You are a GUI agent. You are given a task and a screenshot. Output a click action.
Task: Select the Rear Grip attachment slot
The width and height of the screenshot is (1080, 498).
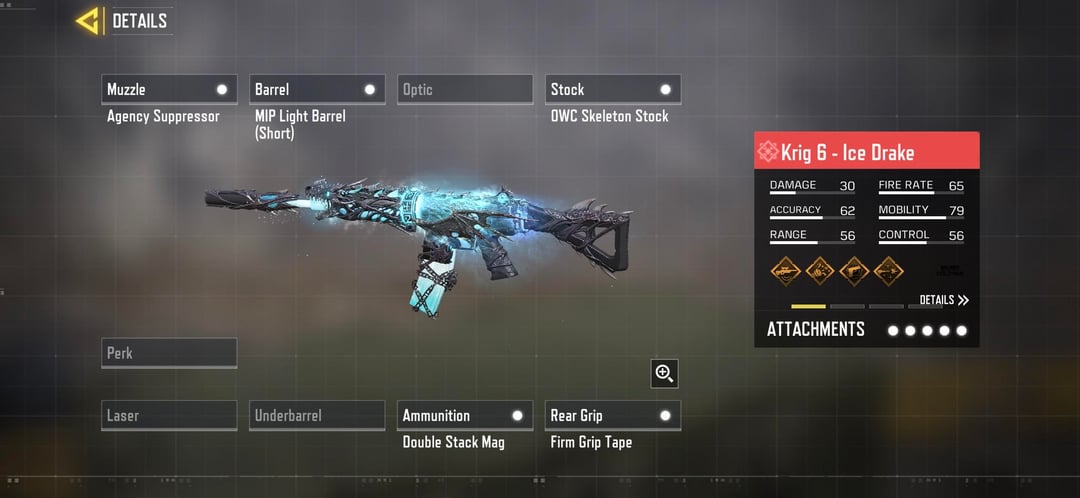(x=613, y=415)
